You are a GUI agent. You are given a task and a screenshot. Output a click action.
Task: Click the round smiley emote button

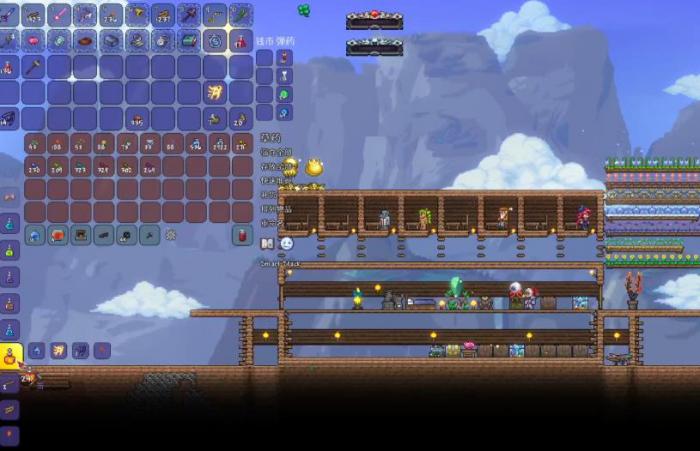pyautogui.click(x=286, y=243)
